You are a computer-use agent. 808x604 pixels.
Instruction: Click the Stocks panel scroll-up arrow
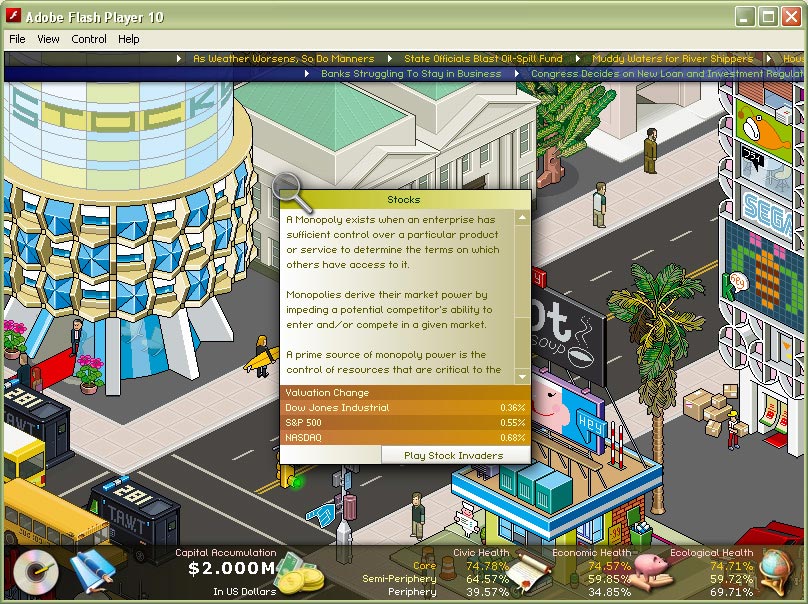[x=522, y=217]
